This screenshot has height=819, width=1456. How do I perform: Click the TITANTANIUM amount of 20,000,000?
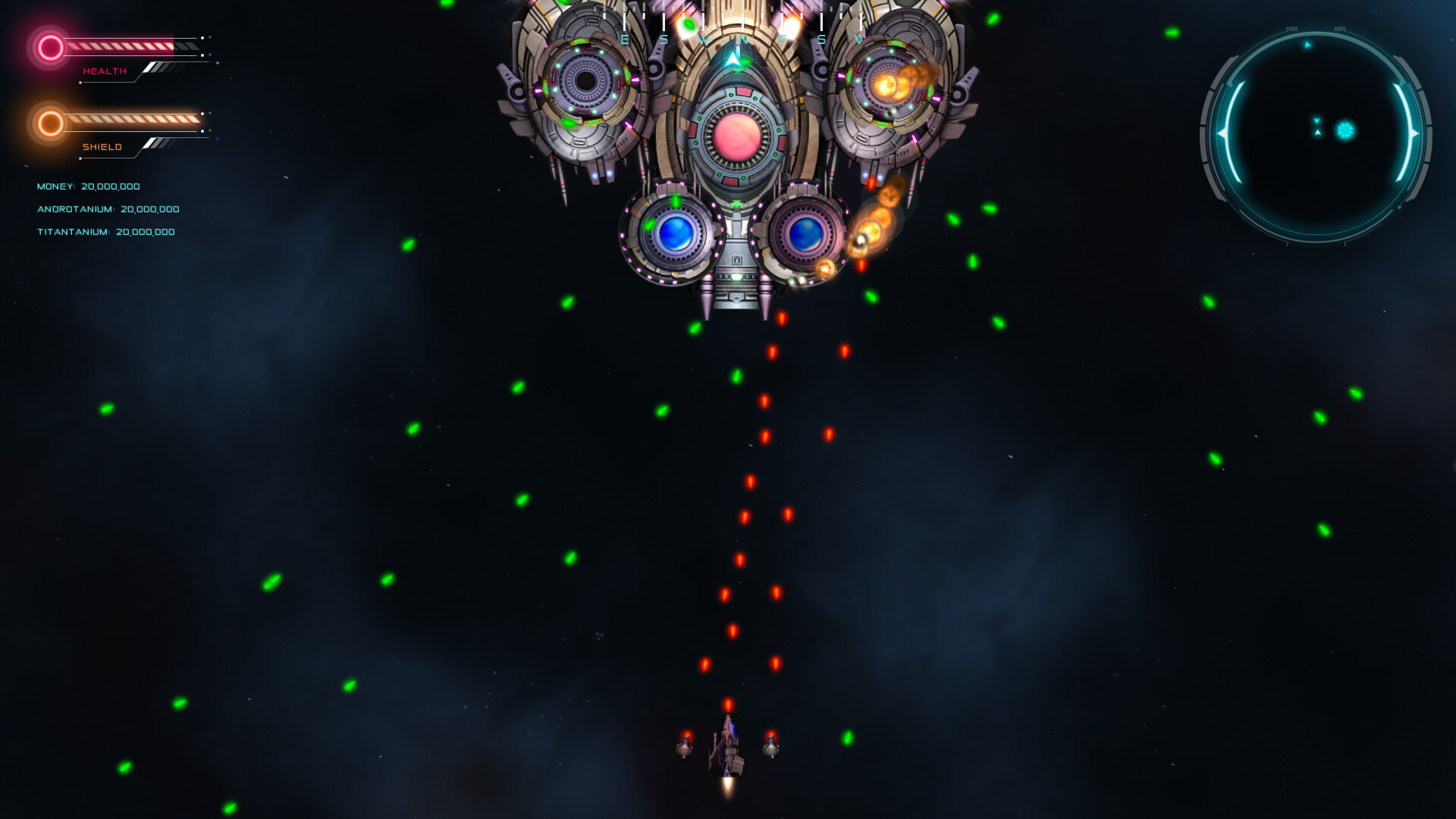coord(144,233)
